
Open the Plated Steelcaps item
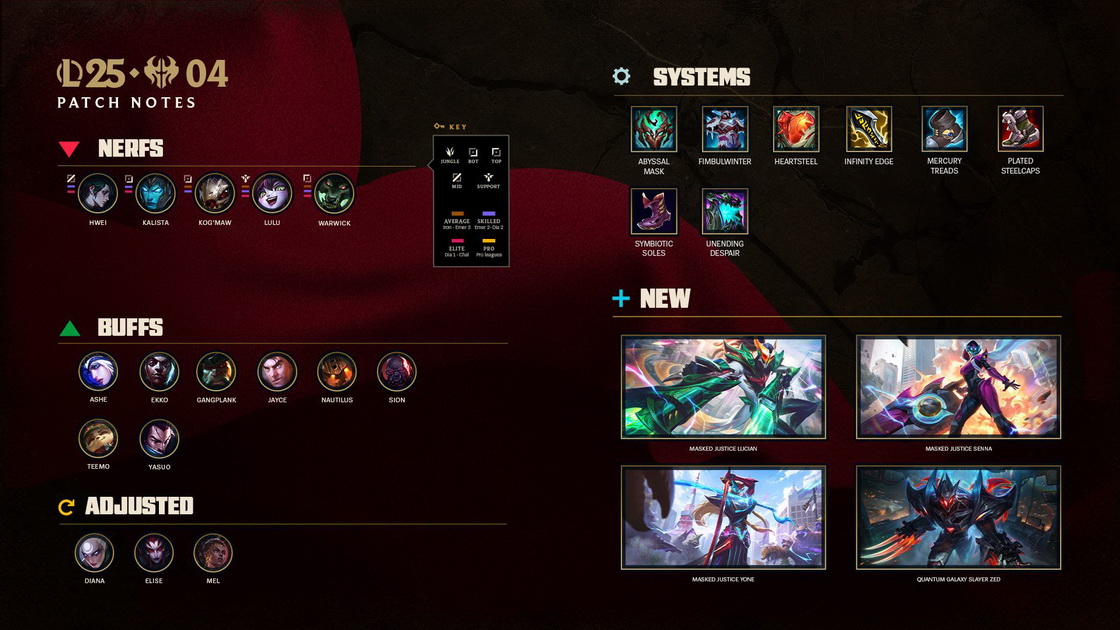click(x=1020, y=129)
